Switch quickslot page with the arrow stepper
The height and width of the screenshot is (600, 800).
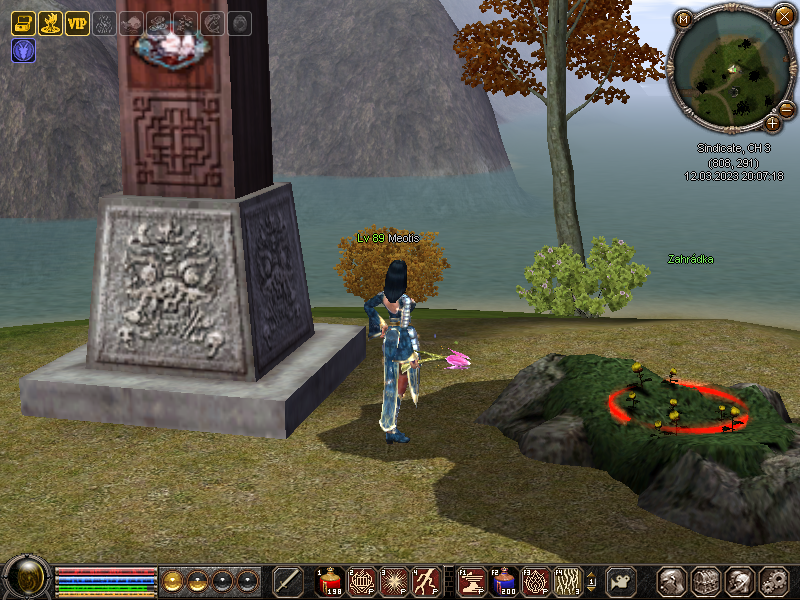591,581
